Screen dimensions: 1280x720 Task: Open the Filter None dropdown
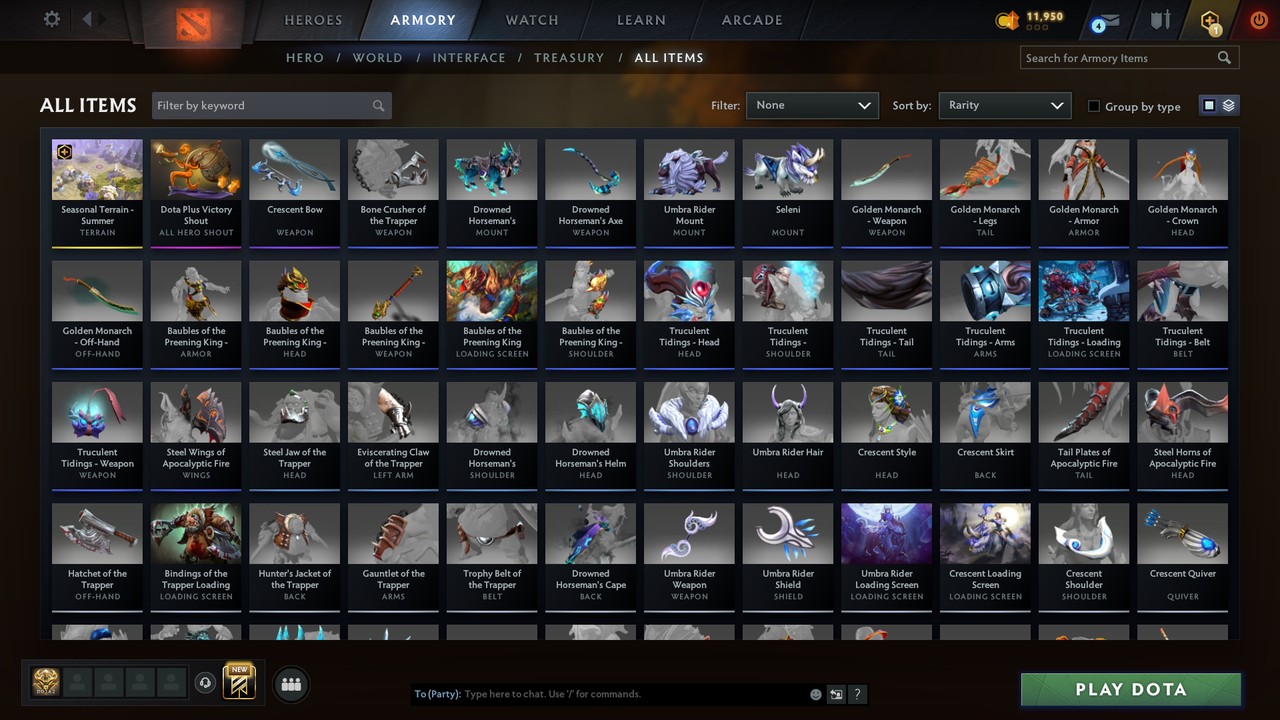point(812,105)
